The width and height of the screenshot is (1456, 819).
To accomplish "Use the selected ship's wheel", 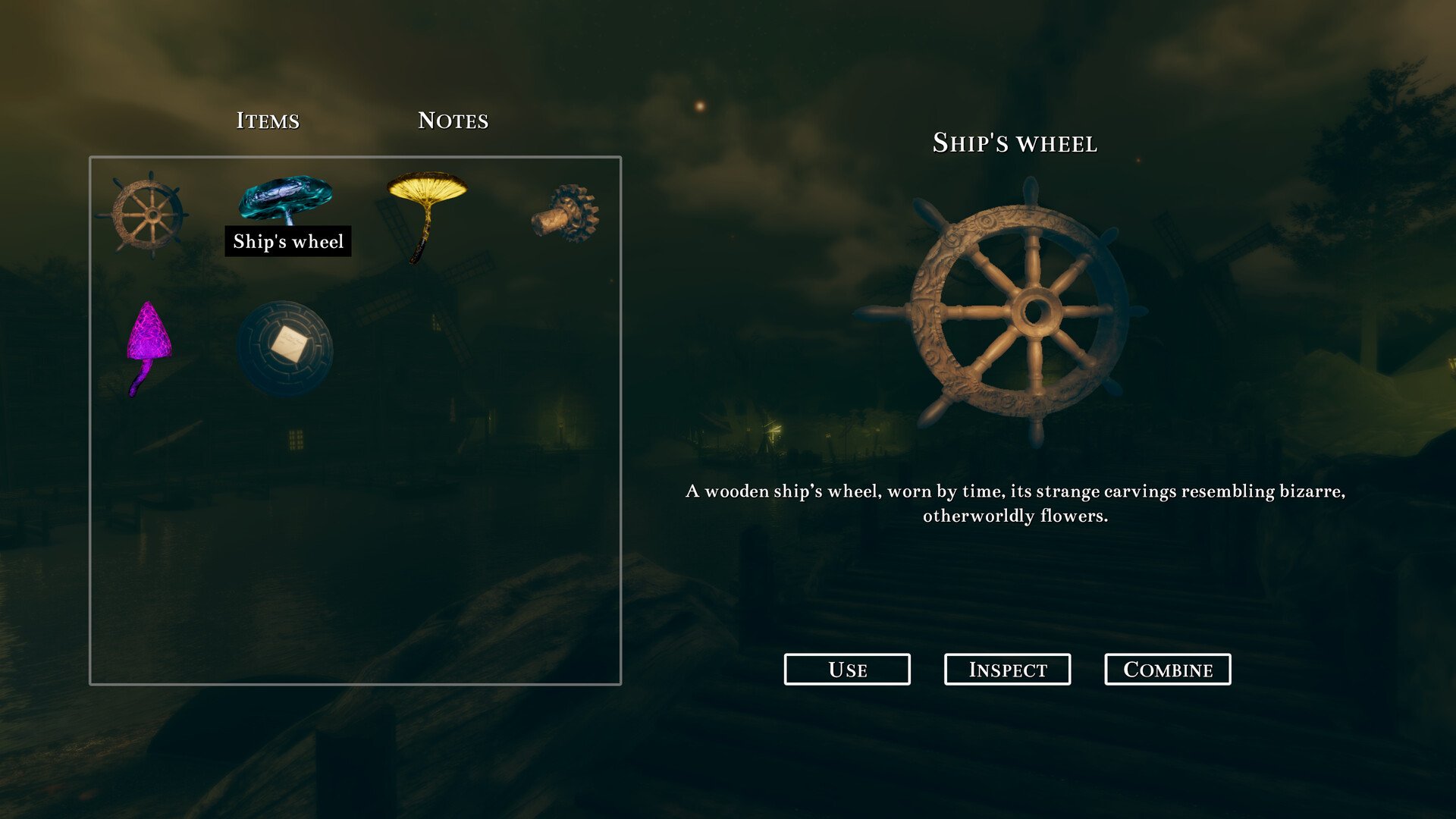I will pos(847,670).
